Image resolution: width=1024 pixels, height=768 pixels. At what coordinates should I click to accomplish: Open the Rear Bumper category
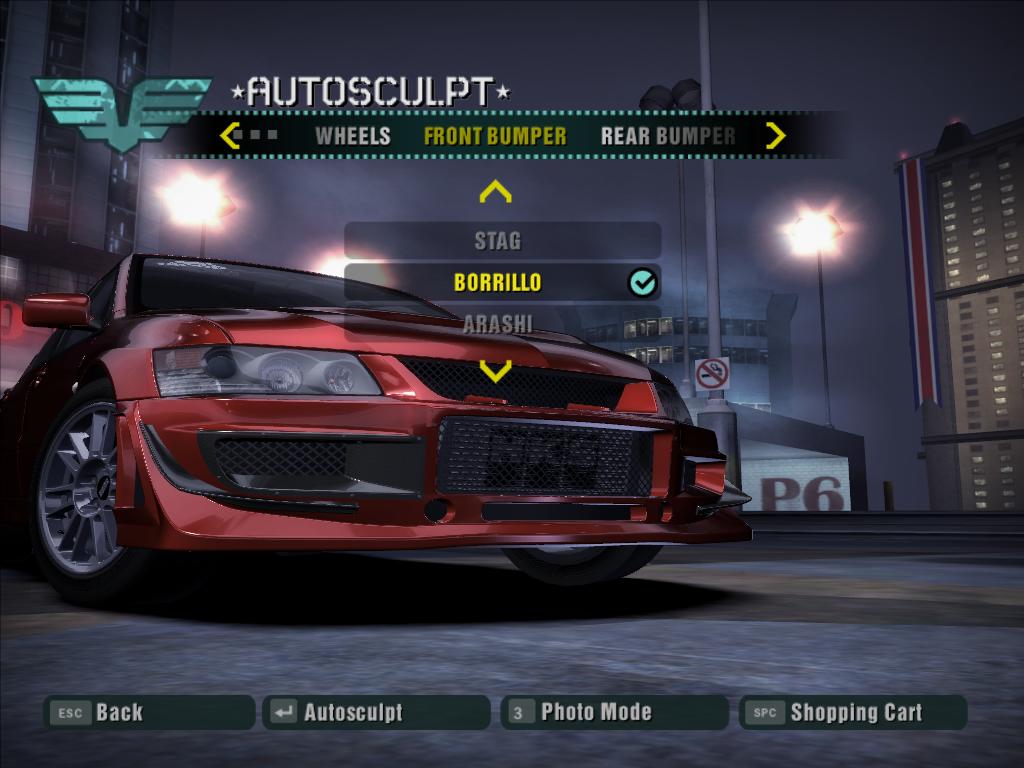(x=667, y=136)
